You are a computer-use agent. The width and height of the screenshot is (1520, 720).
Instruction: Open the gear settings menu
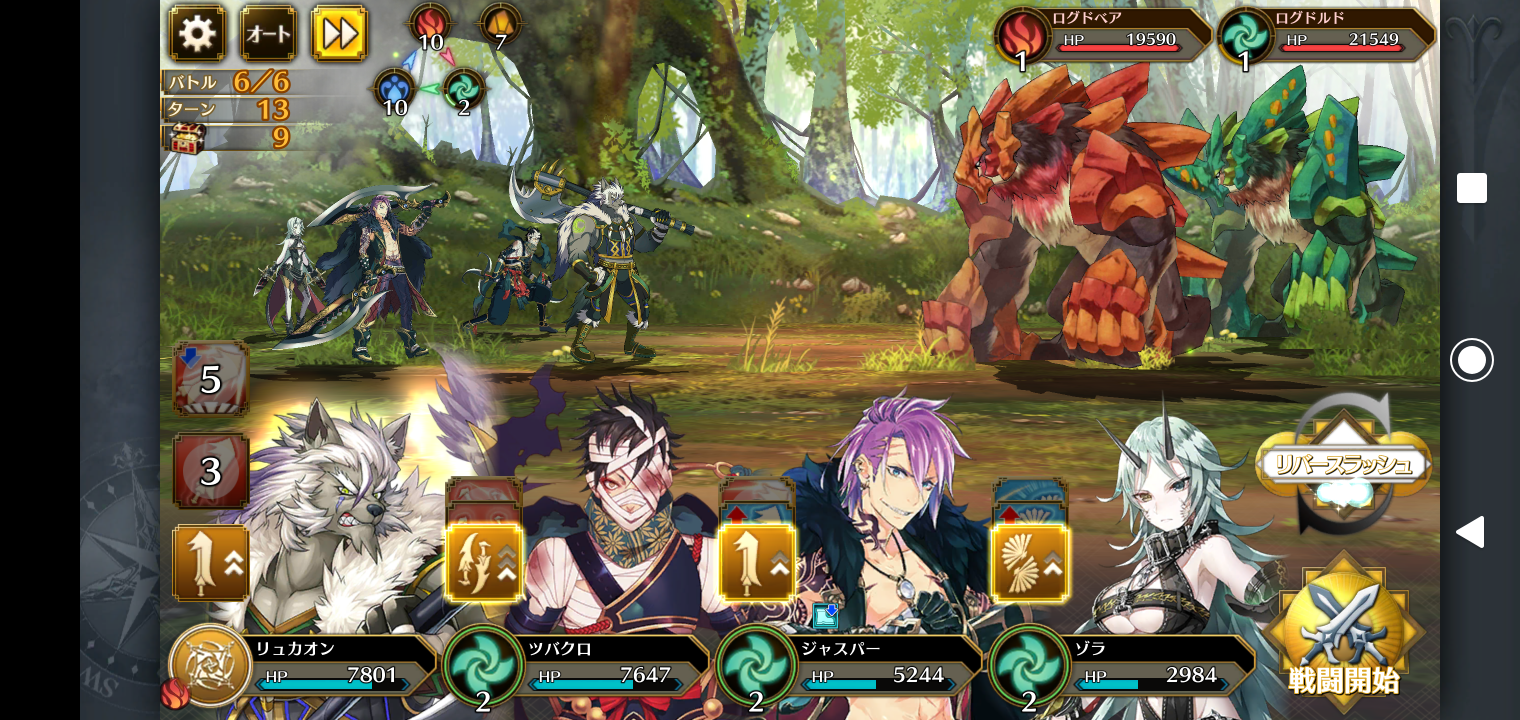(x=197, y=33)
